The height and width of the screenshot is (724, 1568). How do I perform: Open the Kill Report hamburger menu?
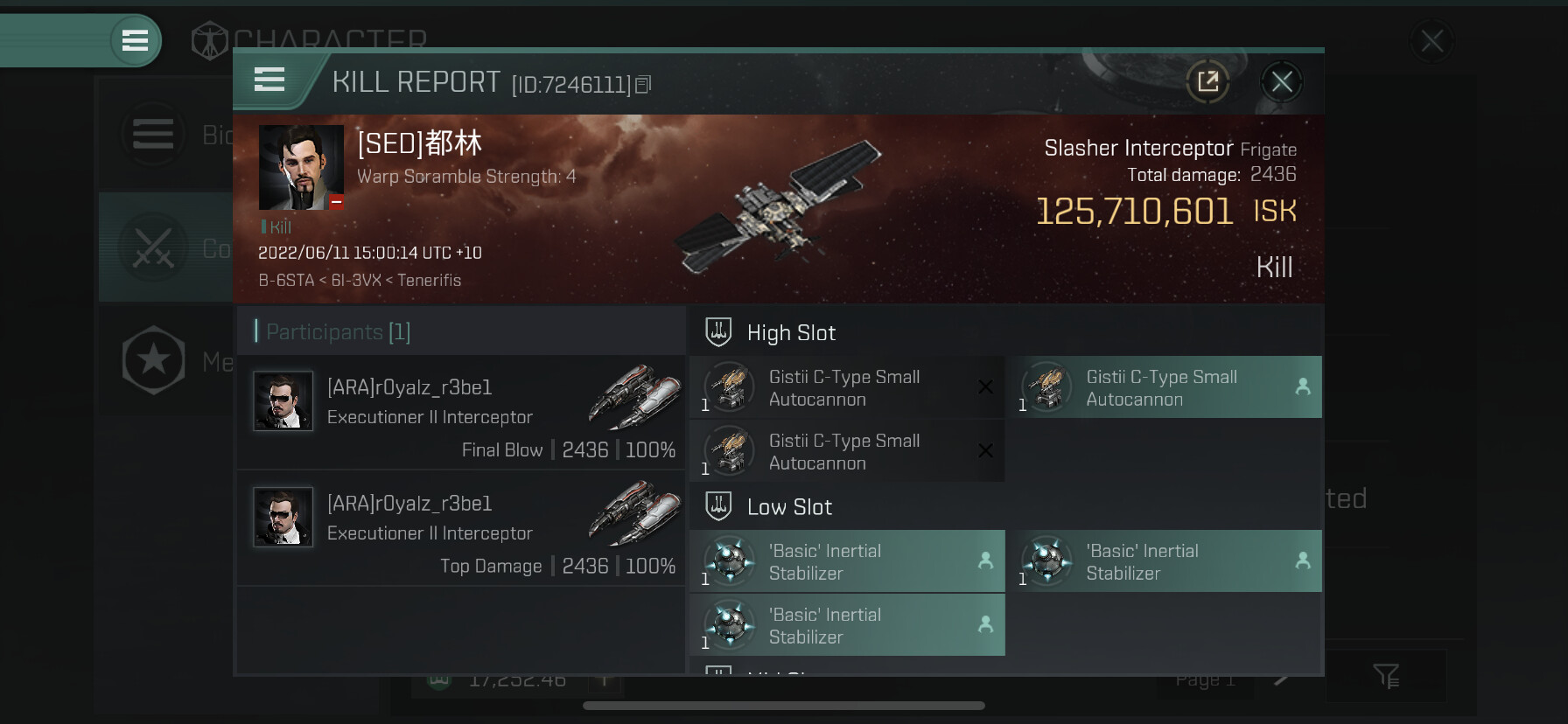(x=269, y=80)
